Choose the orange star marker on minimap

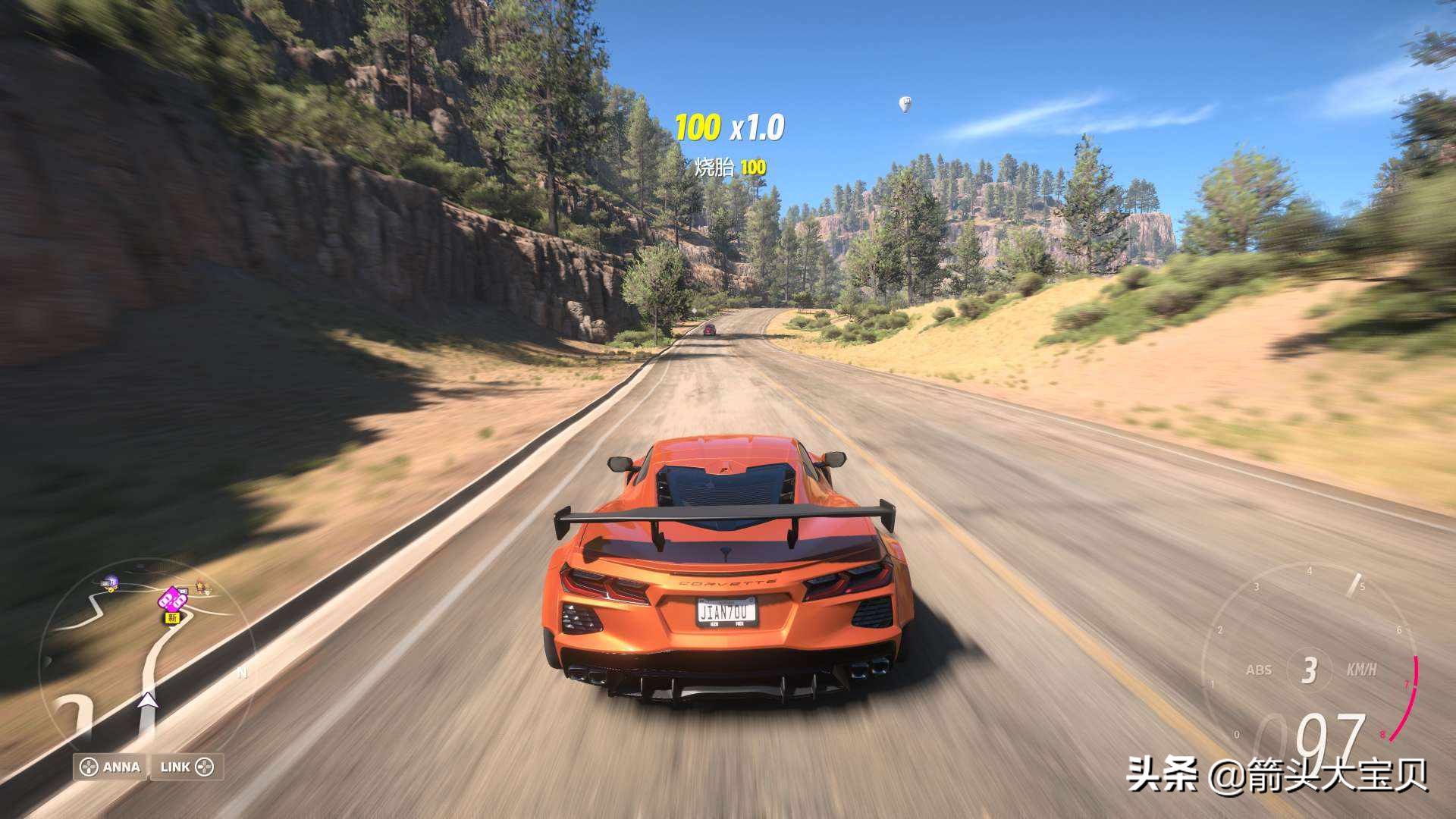(201, 586)
